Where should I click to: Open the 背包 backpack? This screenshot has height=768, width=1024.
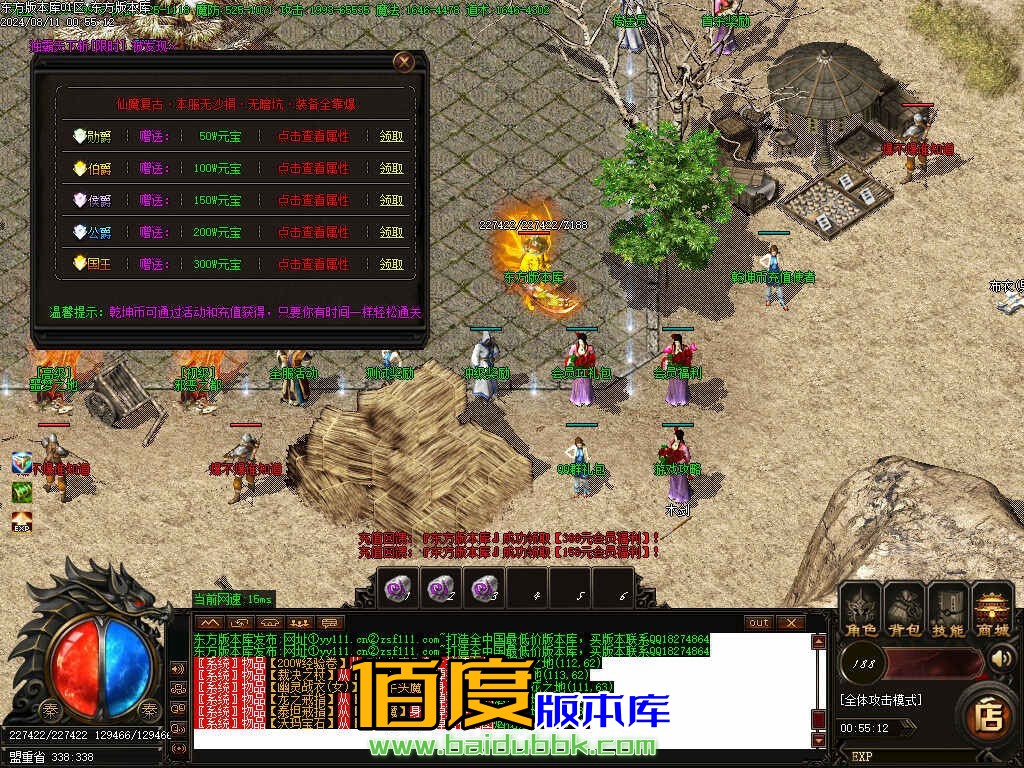point(904,609)
